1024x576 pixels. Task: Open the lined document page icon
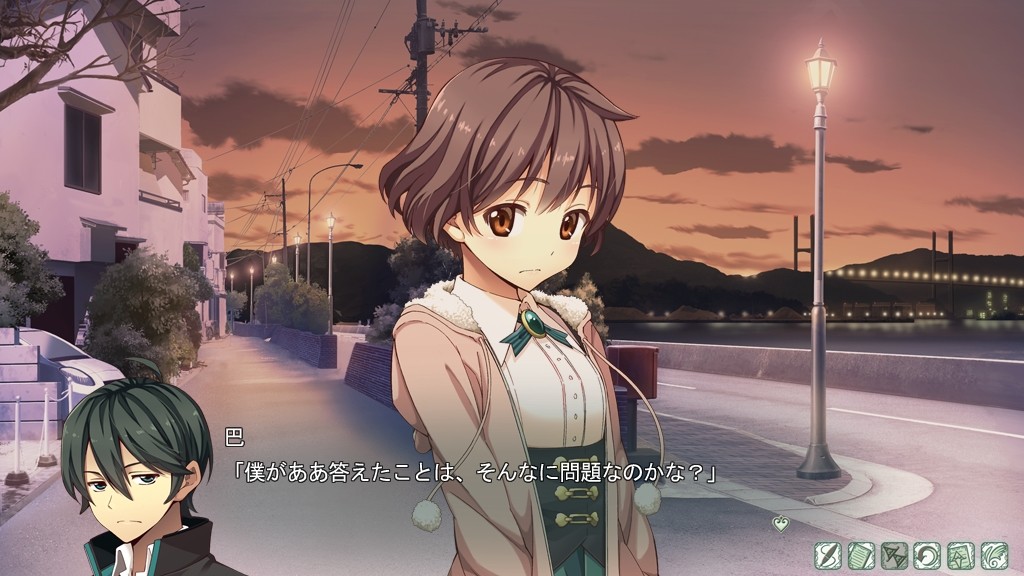[x=861, y=555]
